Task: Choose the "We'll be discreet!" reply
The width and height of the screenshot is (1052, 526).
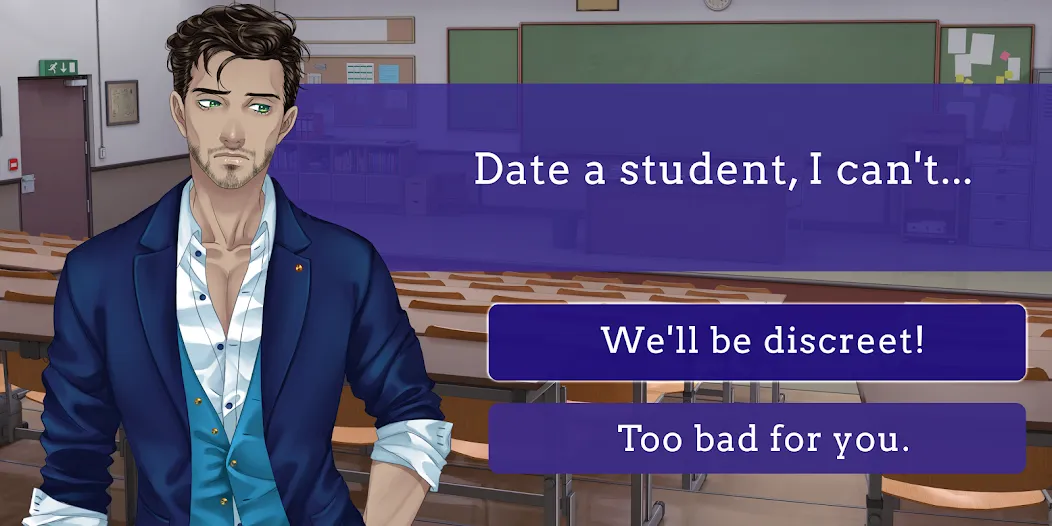Action: tap(757, 342)
